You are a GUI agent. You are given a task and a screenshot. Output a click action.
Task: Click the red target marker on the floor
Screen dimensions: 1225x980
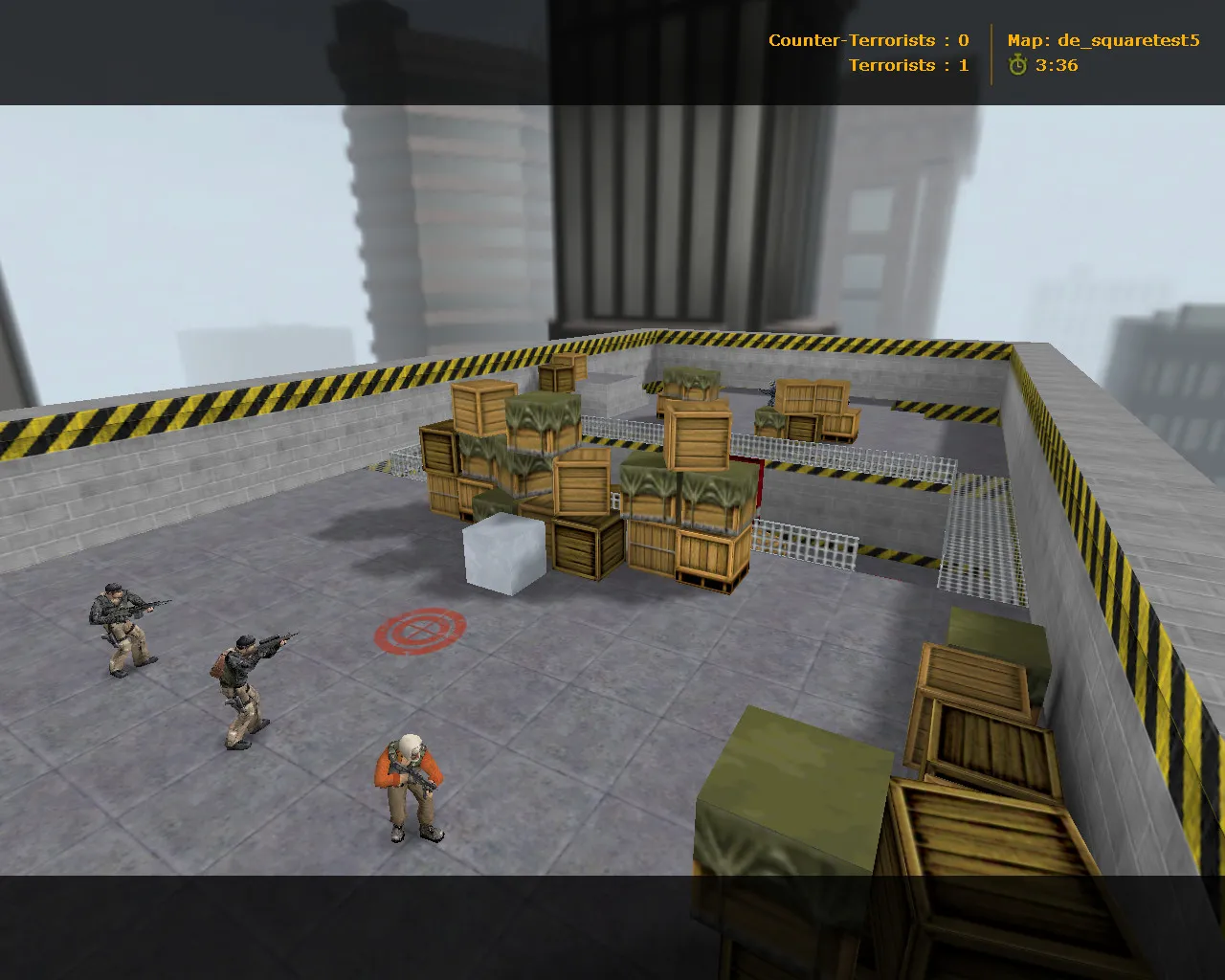[x=418, y=631]
